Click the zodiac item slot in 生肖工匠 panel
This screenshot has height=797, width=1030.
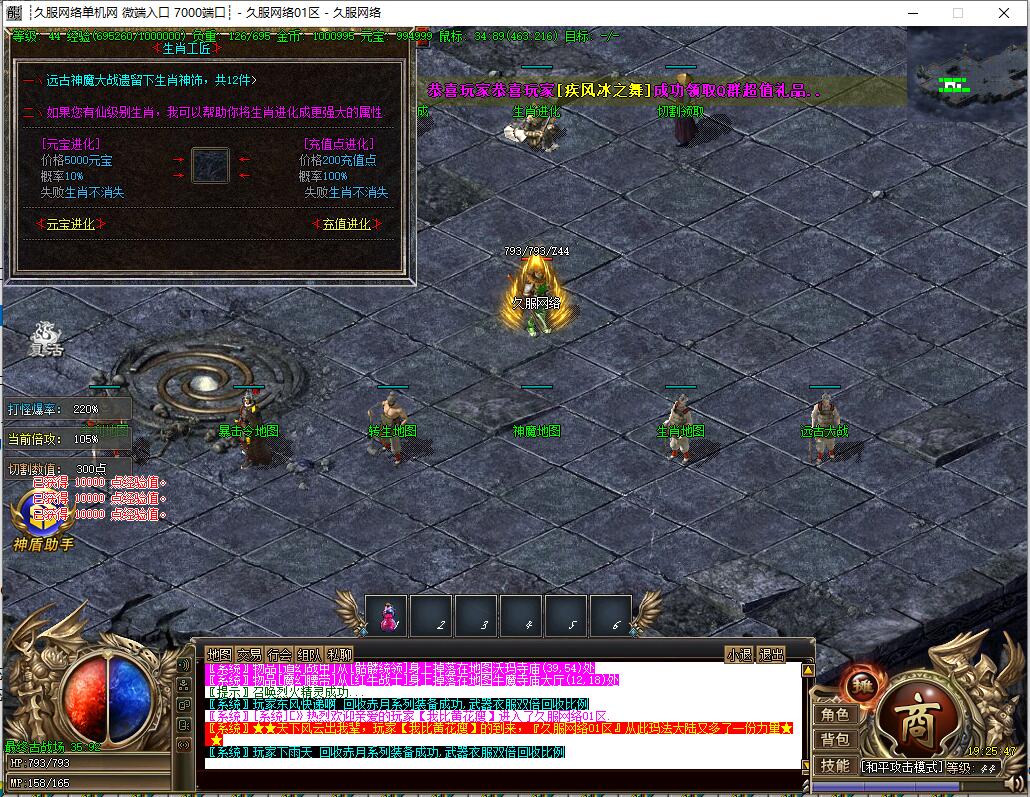pos(210,165)
